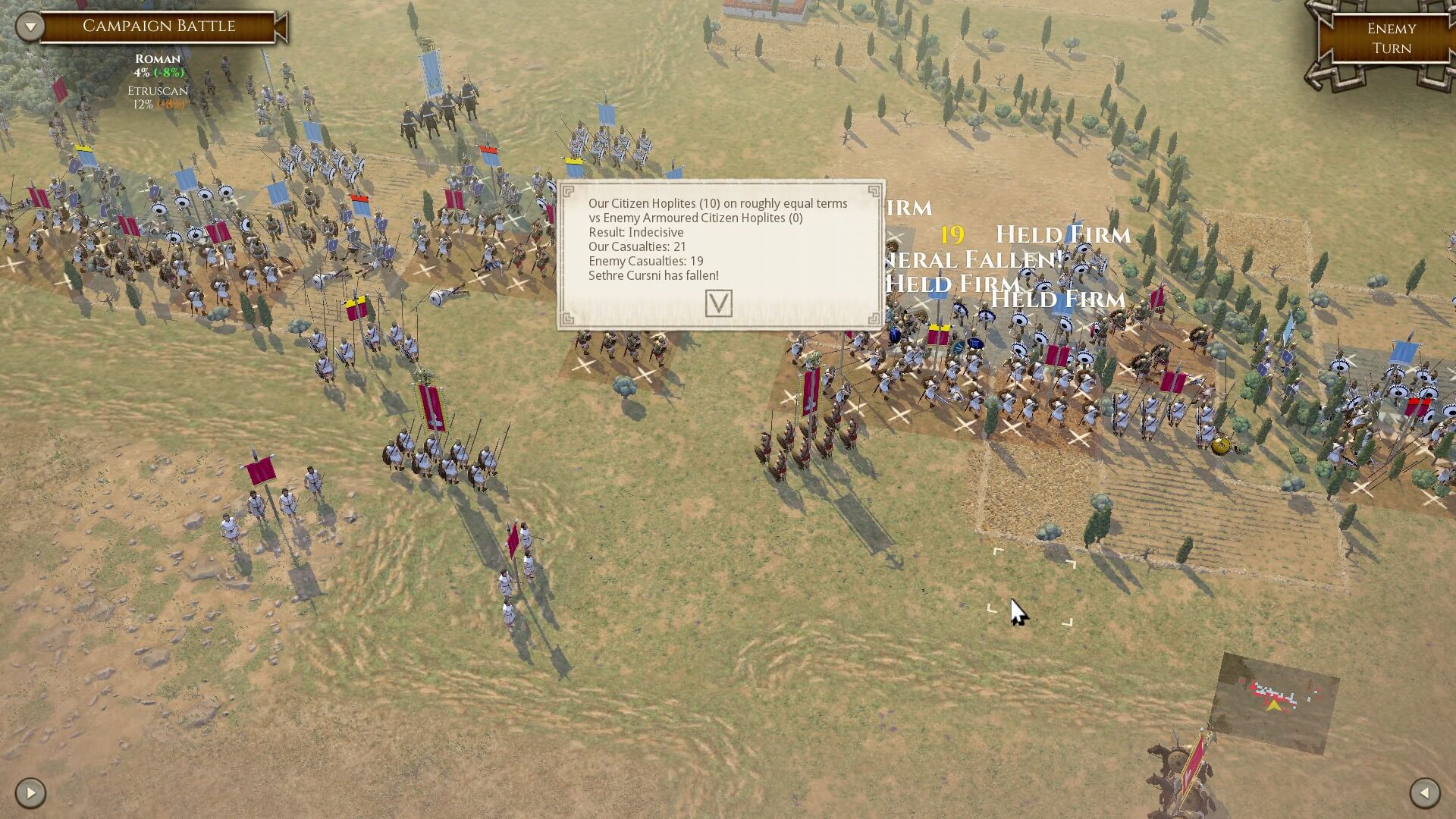Open the dropdown arrow beside Campaign Battle
This screenshot has height=819, width=1456.
tap(30, 27)
